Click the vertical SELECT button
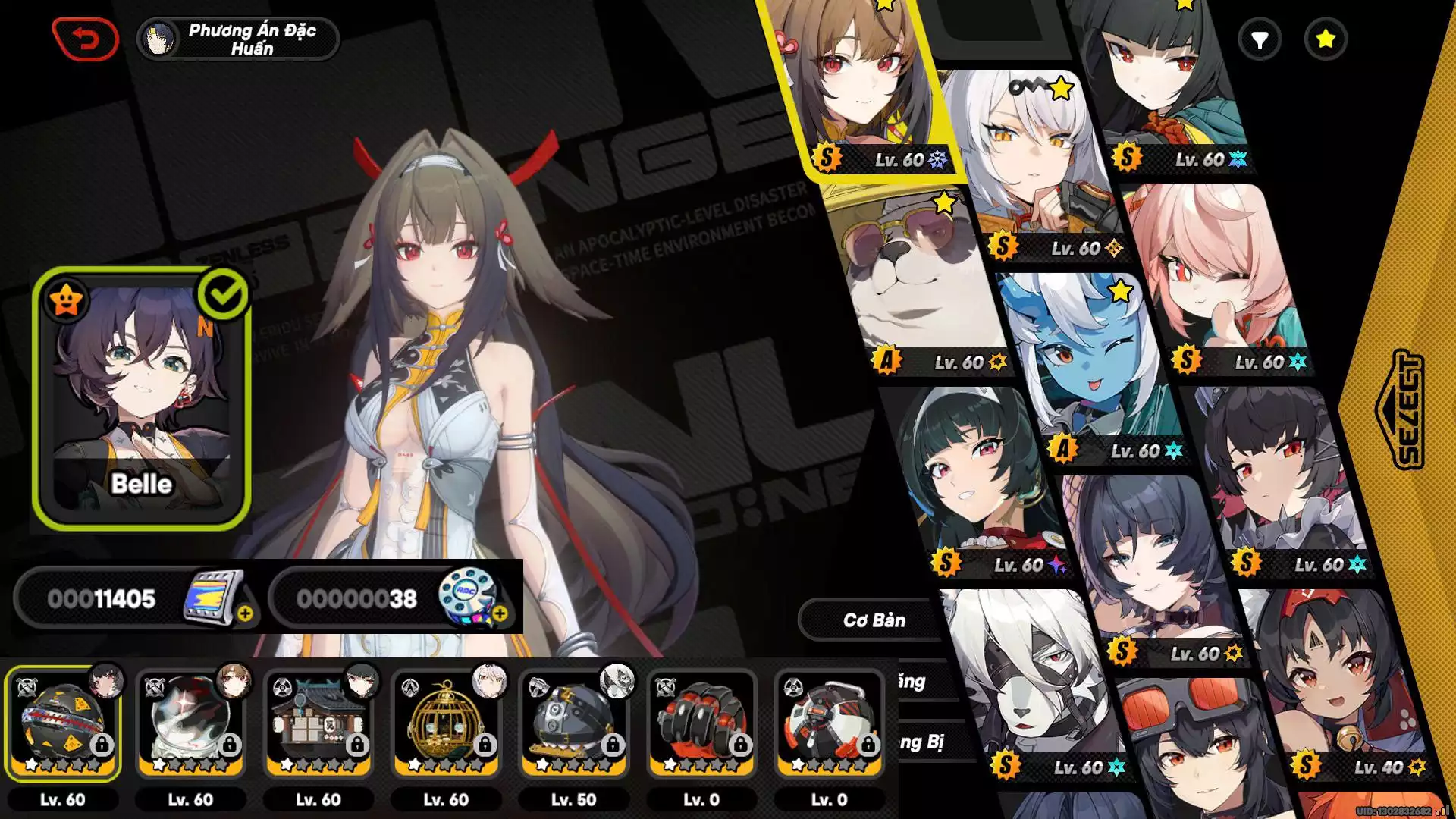Viewport: 1456px width, 819px height. tap(1399, 409)
